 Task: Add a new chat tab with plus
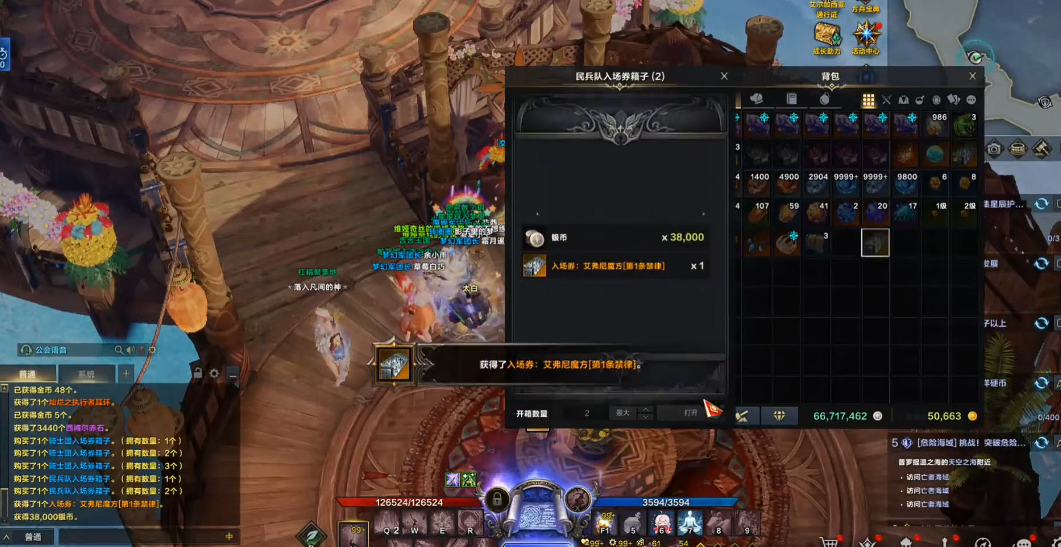point(127,374)
